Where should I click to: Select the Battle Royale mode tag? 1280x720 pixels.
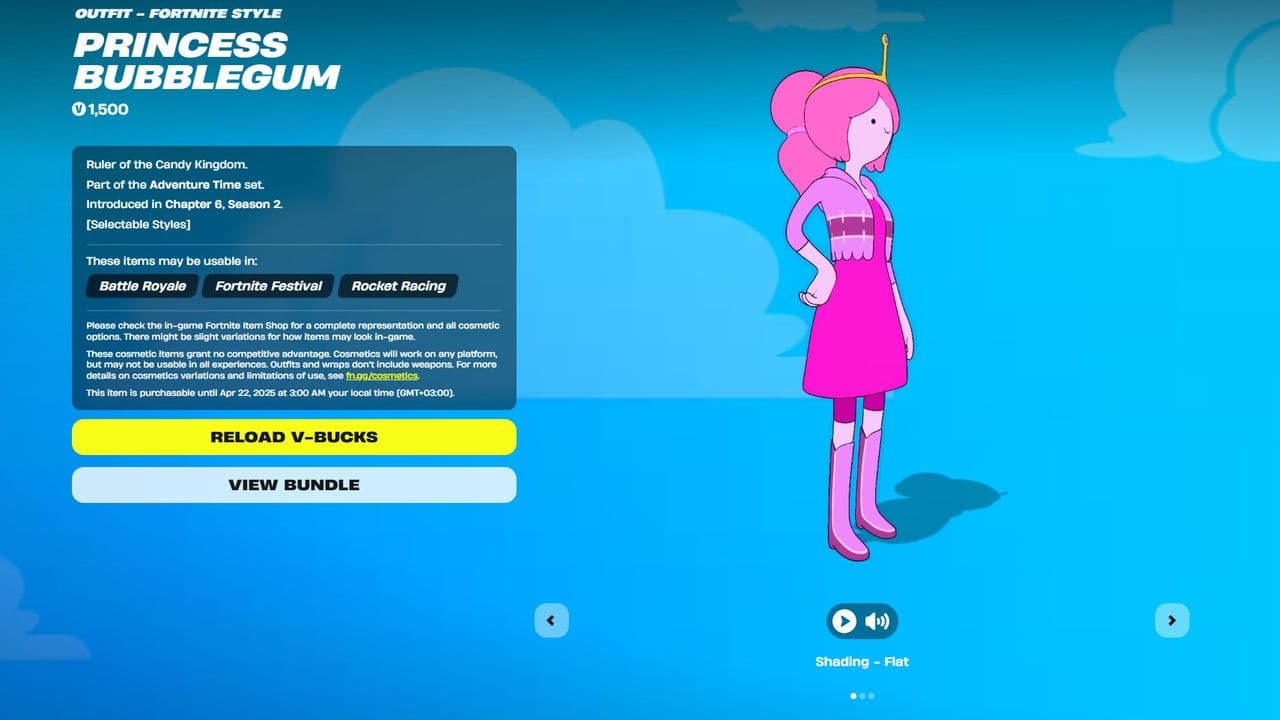141,286
